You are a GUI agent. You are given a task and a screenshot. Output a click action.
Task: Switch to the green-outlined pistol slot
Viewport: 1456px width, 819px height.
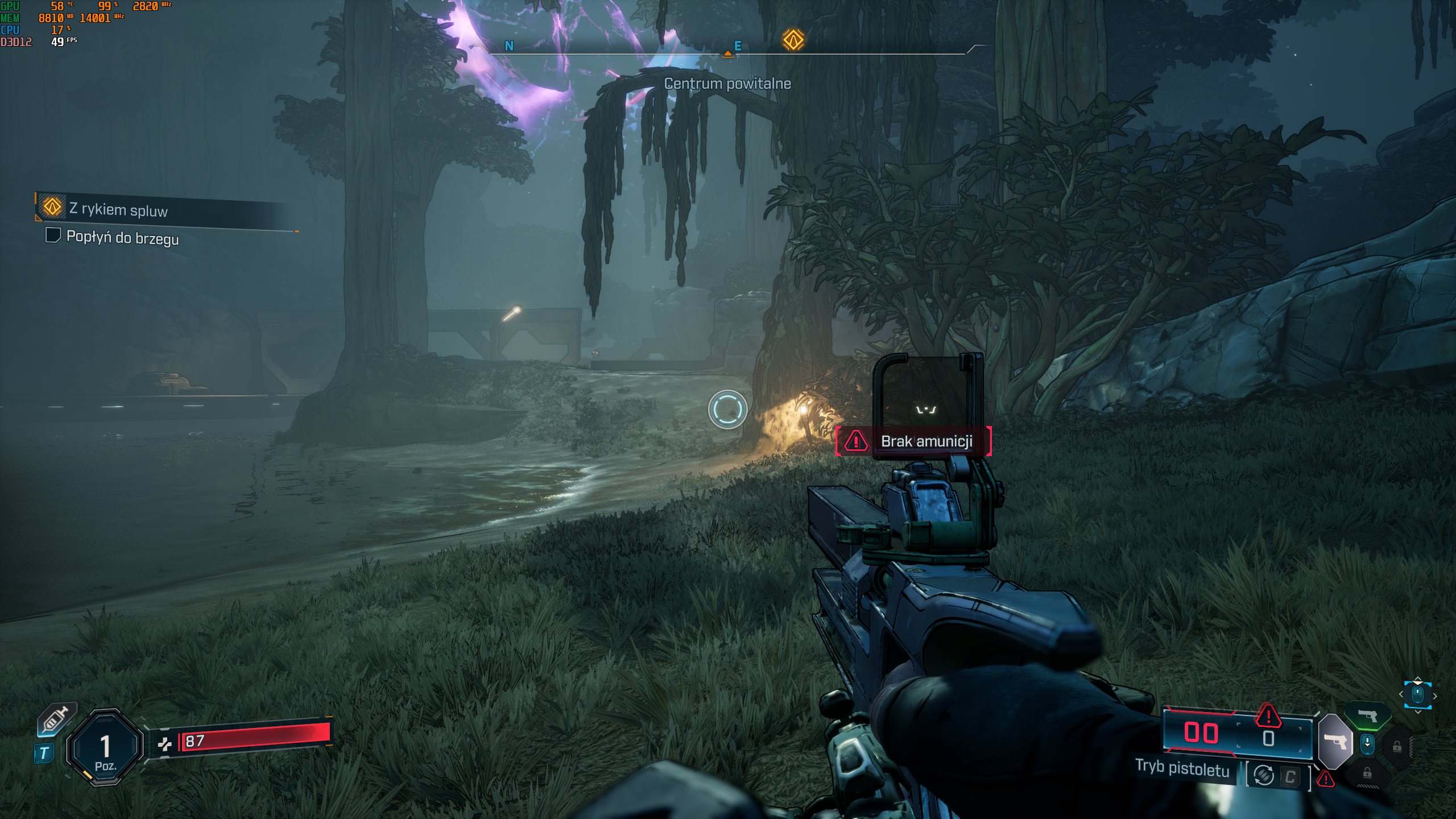1368,715
